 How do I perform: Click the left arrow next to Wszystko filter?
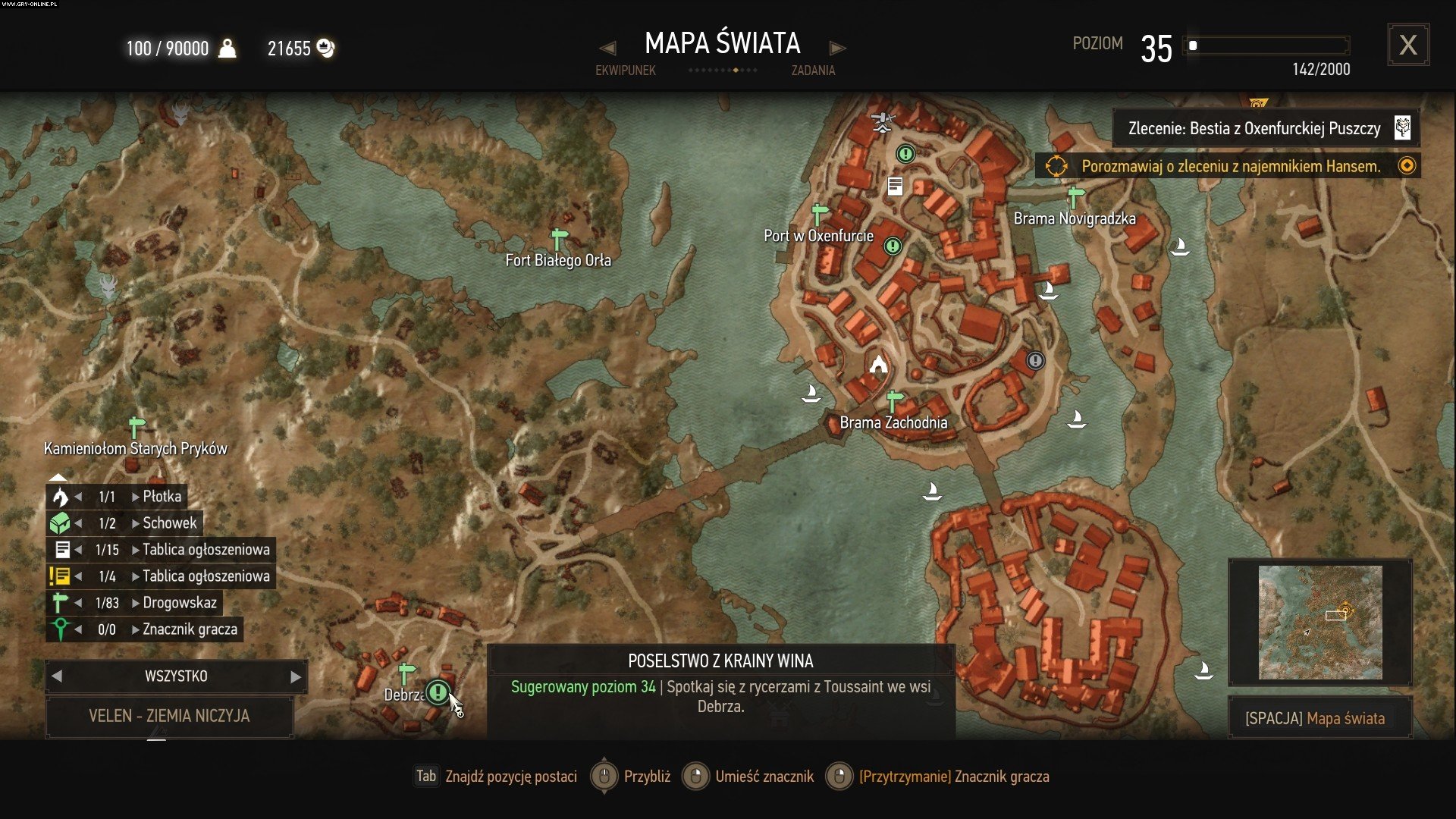click(57, 676)
